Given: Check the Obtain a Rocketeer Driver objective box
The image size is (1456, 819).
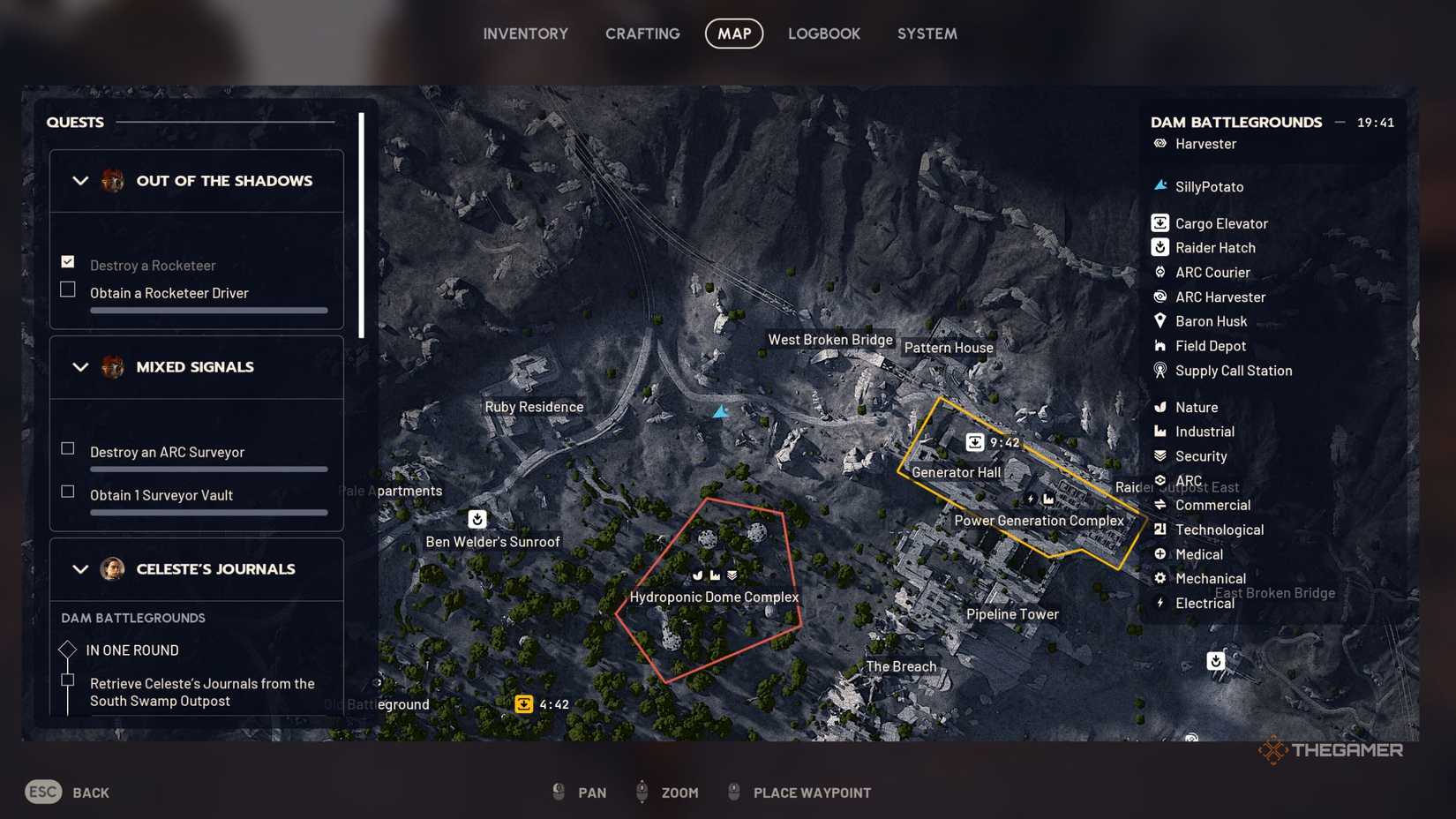Looking at the screenshot, I should coord(67,289).
